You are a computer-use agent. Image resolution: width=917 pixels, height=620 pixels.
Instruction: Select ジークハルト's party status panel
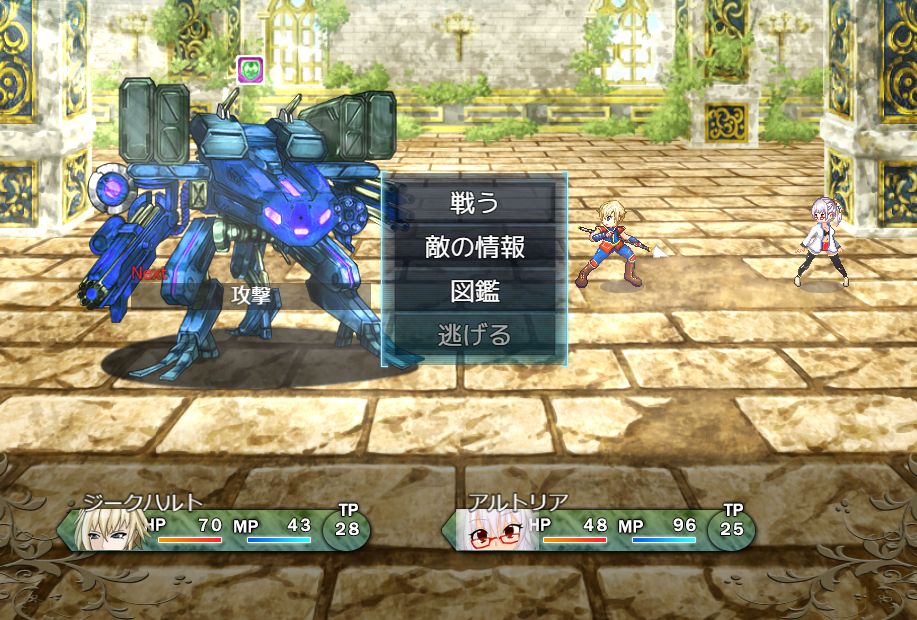click(215, 527)
